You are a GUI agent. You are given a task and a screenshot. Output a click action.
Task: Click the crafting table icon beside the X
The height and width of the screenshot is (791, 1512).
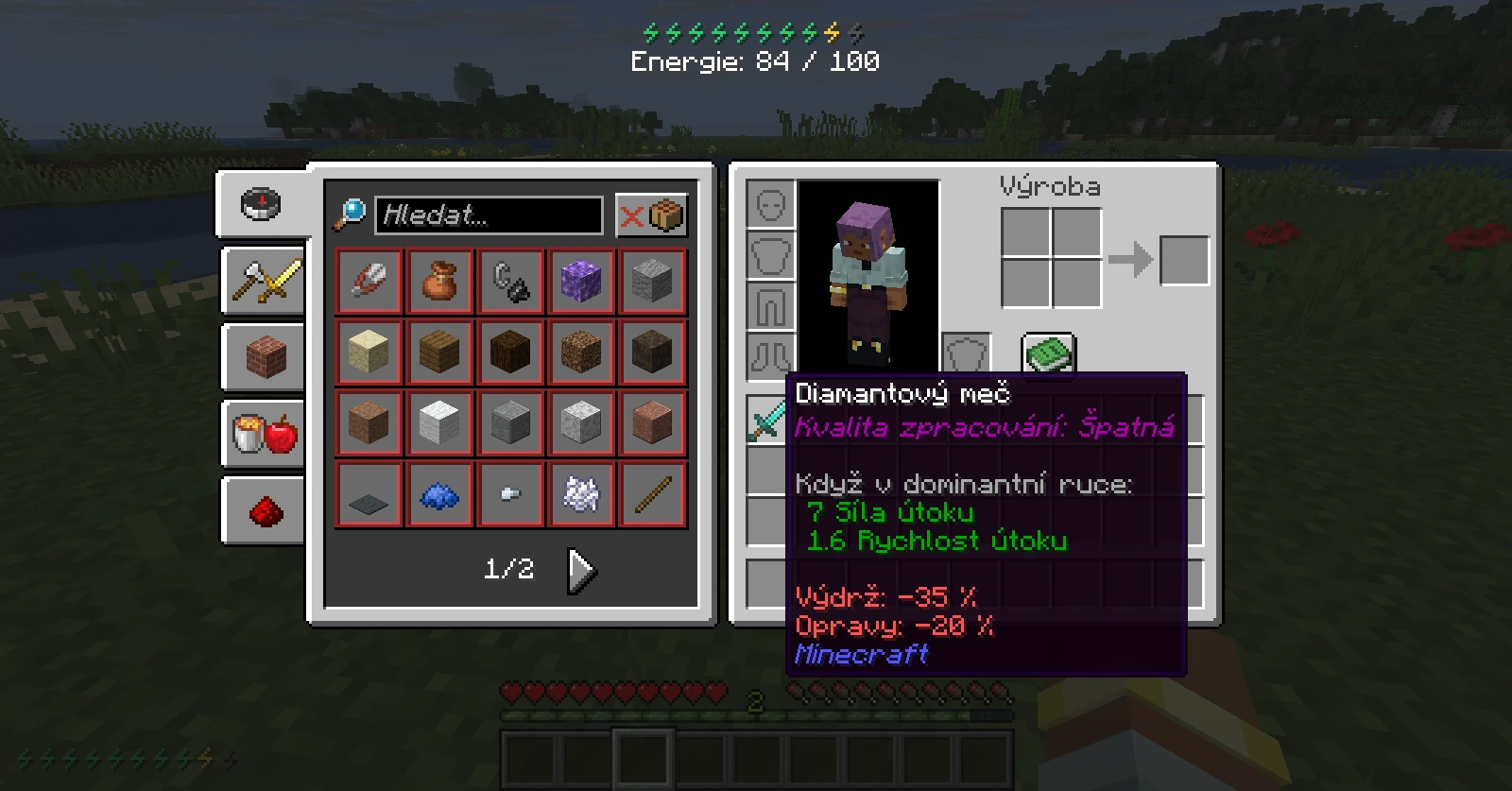coord(664,215)
